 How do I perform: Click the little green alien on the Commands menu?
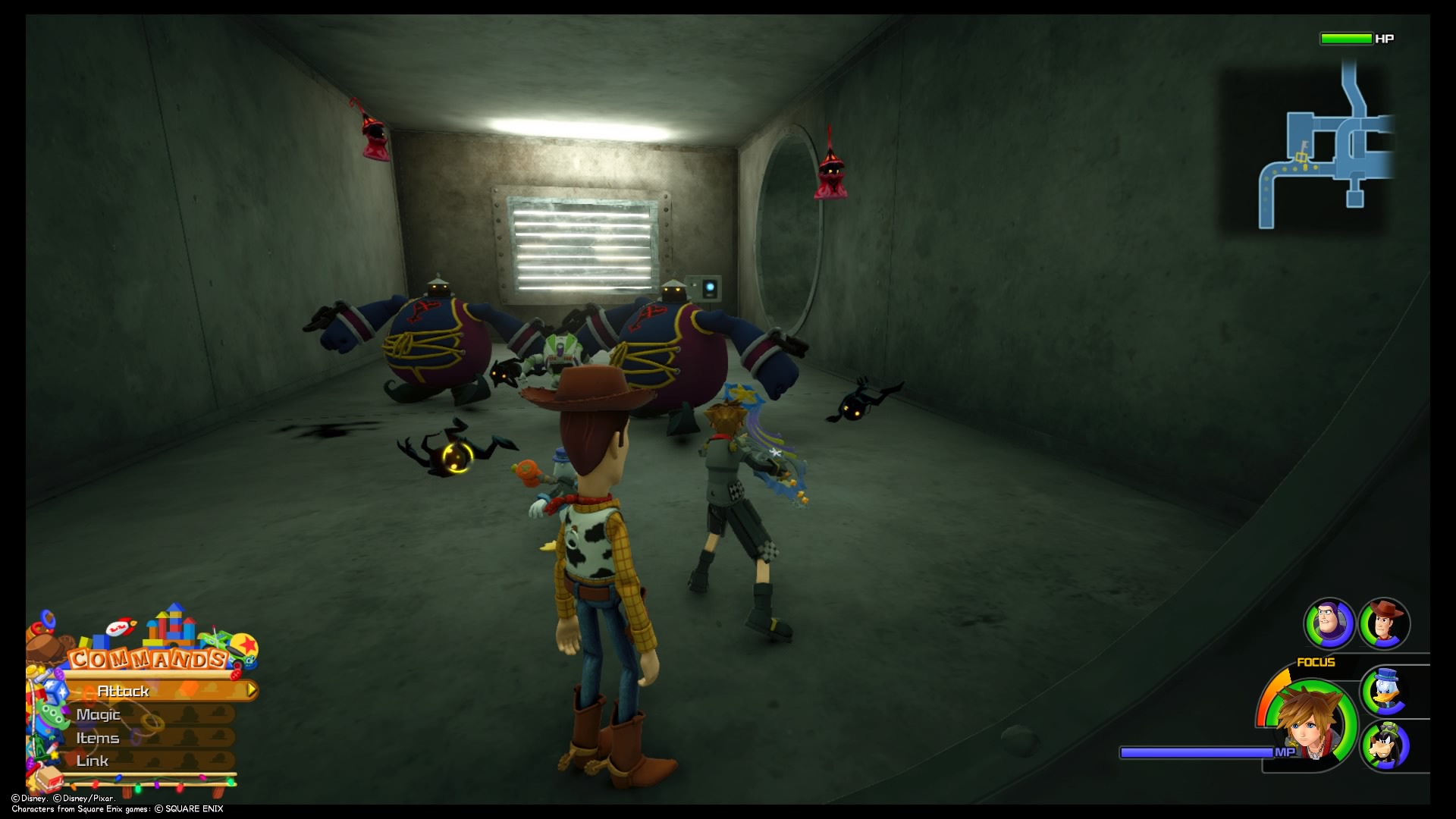[x=53, y=717]
